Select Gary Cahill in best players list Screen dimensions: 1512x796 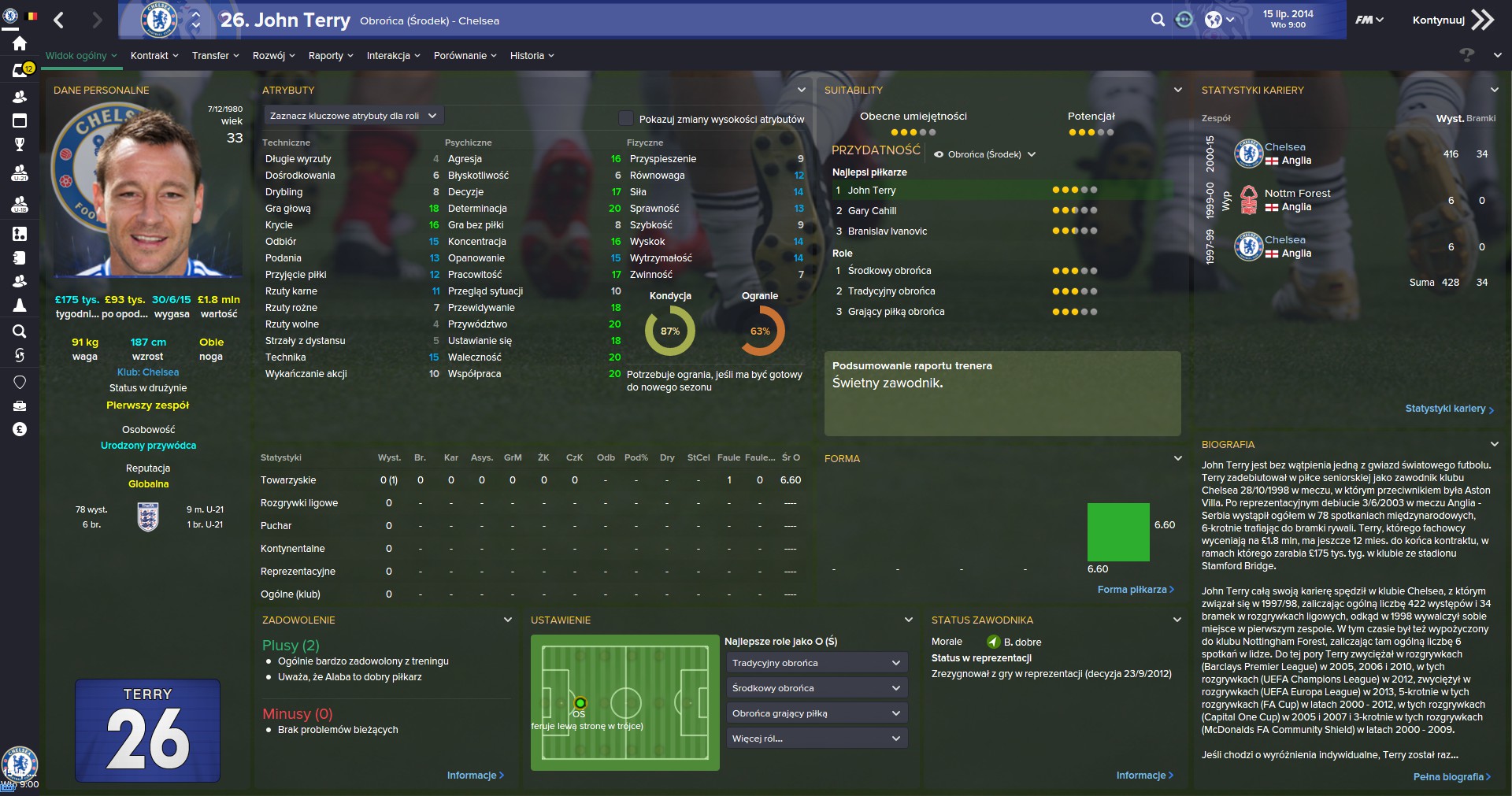point(872,211)
